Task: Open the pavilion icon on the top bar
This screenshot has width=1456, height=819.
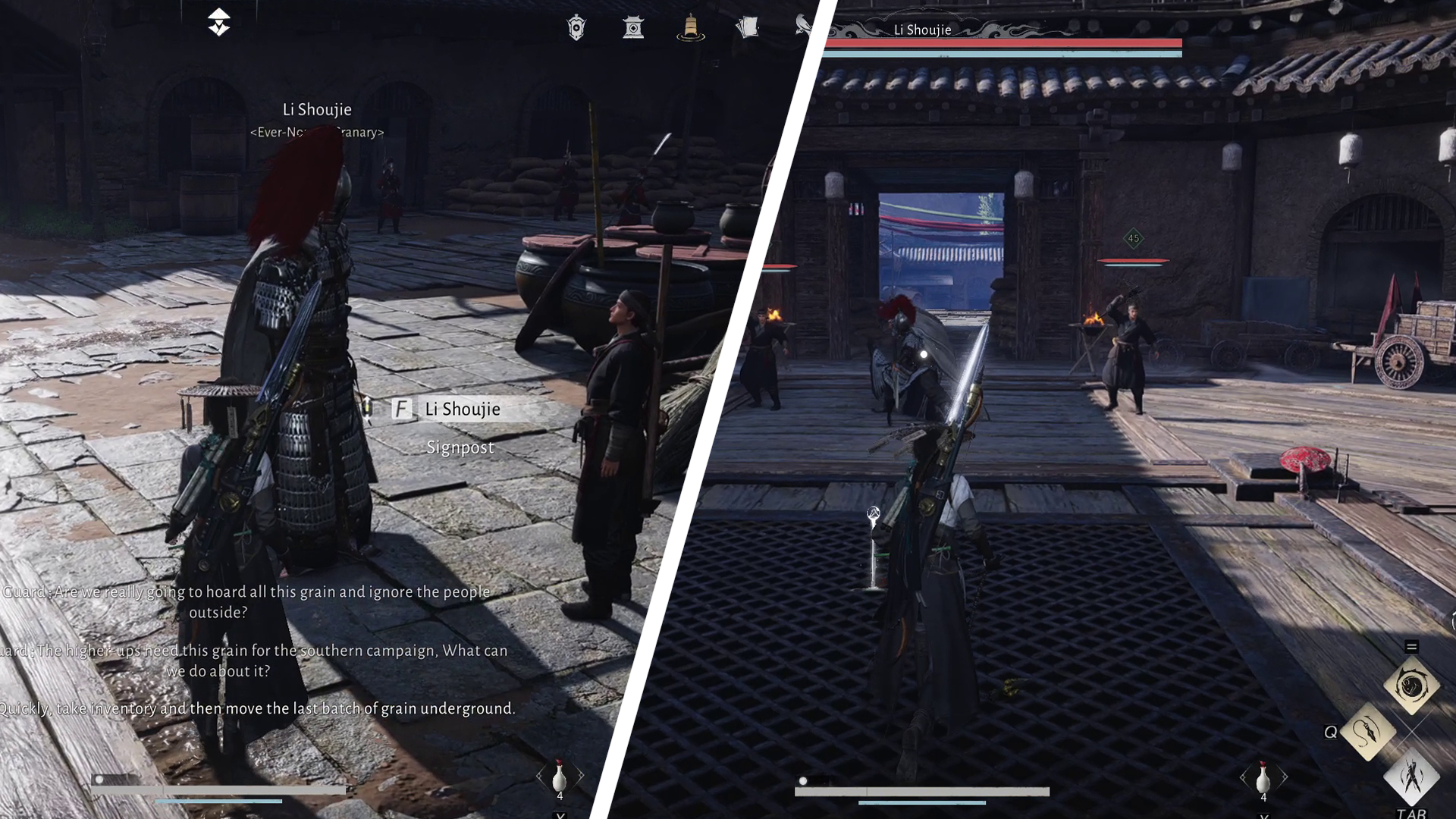Action: click(634, 28)
